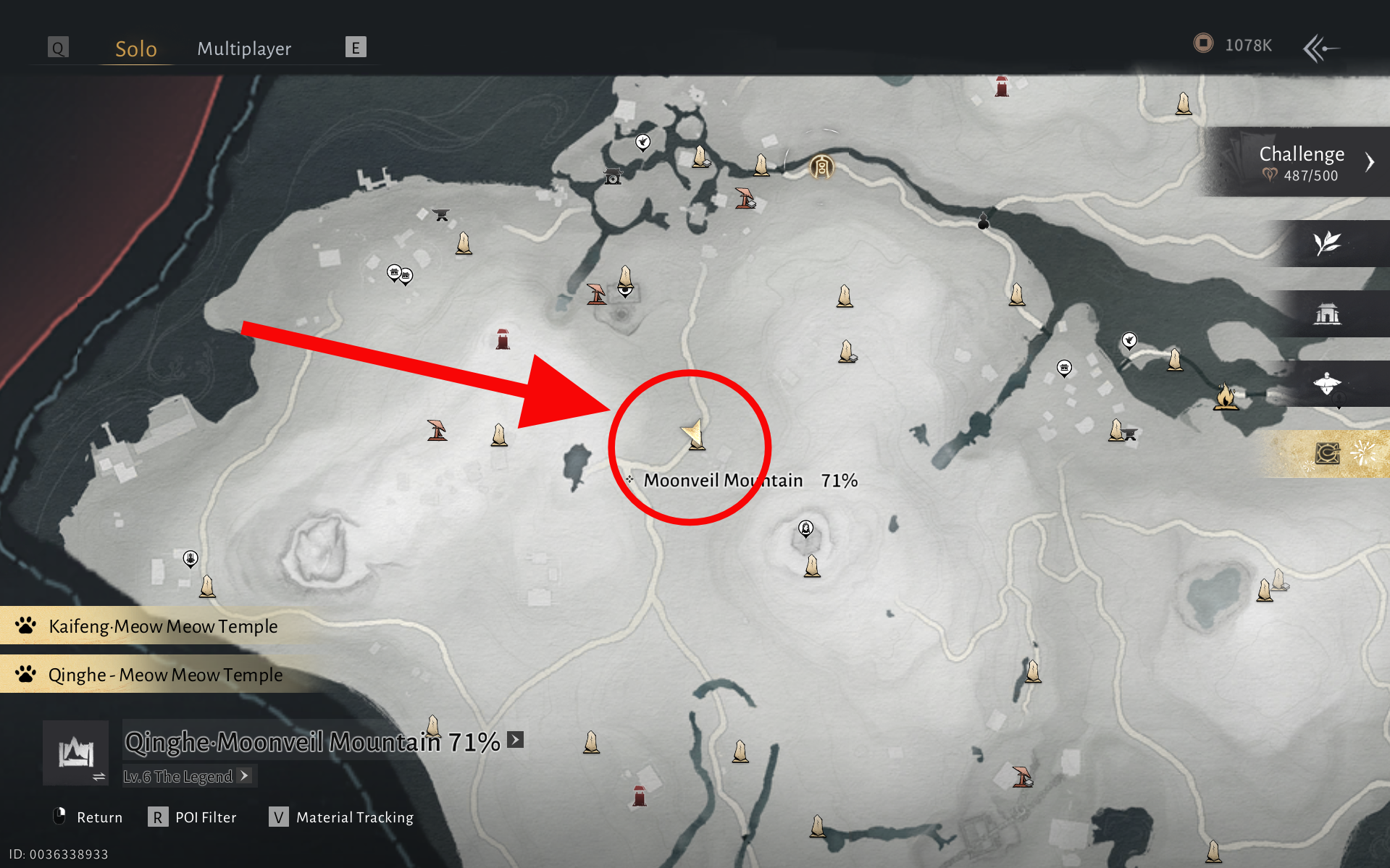The height and width of the screenshot is (868, 1390).
Task: Click the Moonveil Mountain 71% map label
Action: 750,481
